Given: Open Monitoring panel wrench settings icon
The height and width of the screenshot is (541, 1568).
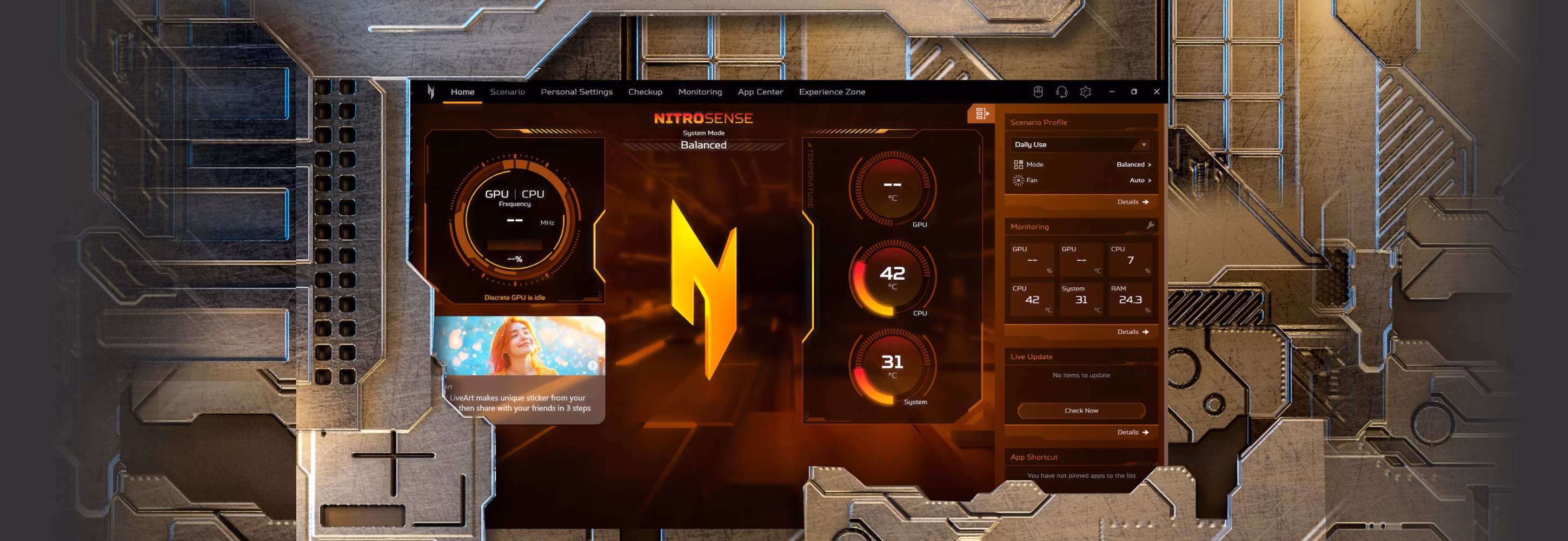Looking at the screenshot, I should [1150, 226].
